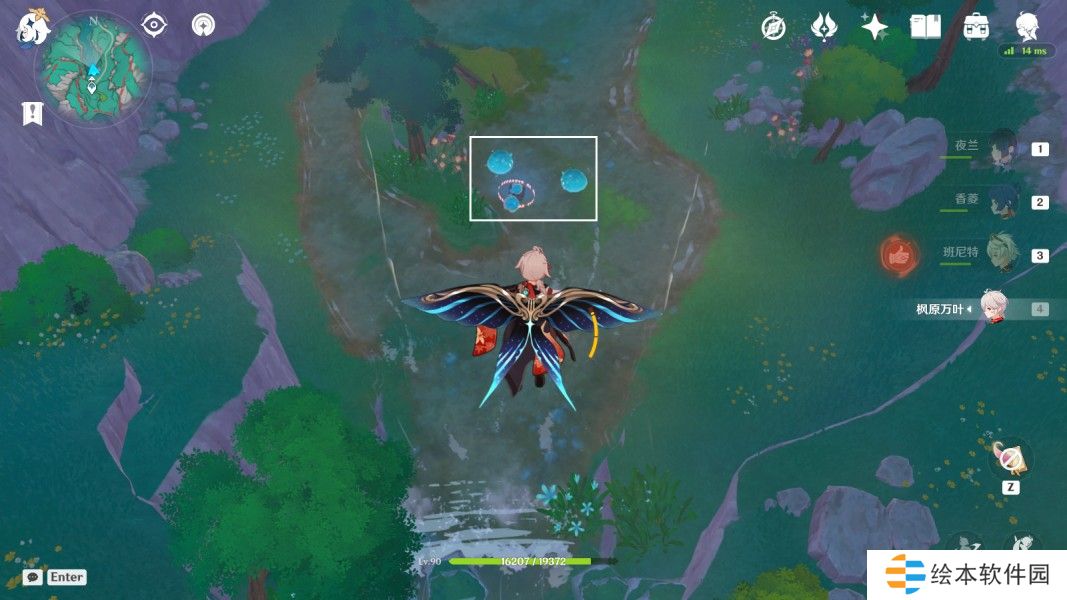Open the world map from the minimap
The height and width of the screenshot is (600, 1067).
(x=93, y=68)
